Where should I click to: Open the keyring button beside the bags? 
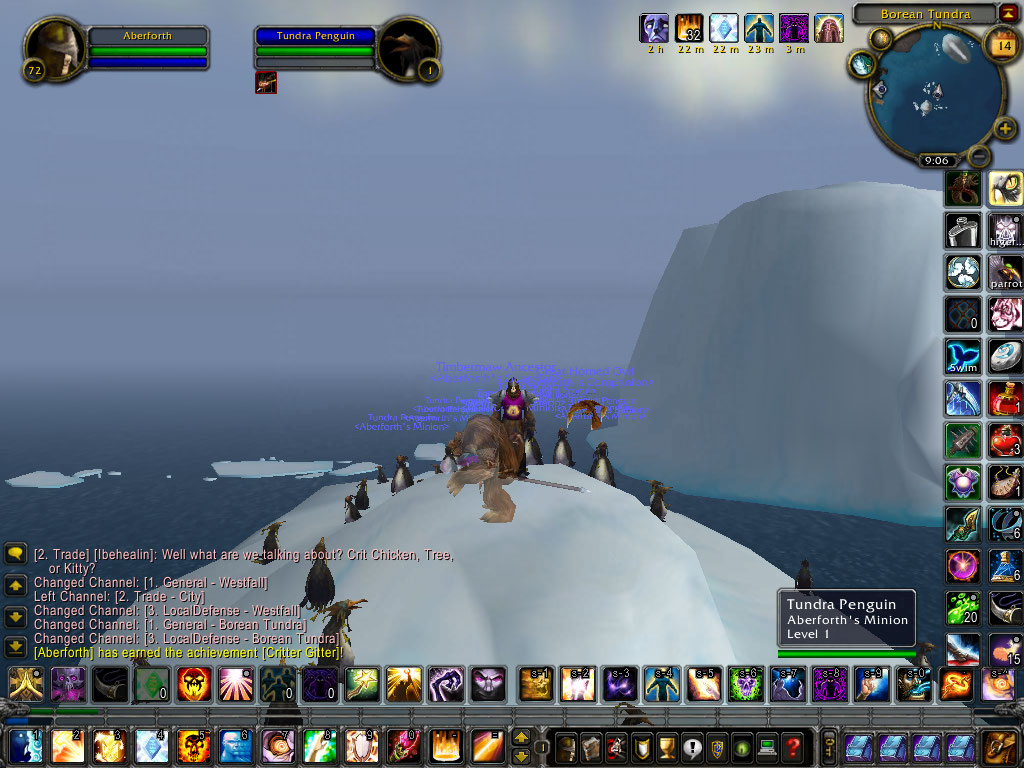pyautogui.click(x=828, y=746)
